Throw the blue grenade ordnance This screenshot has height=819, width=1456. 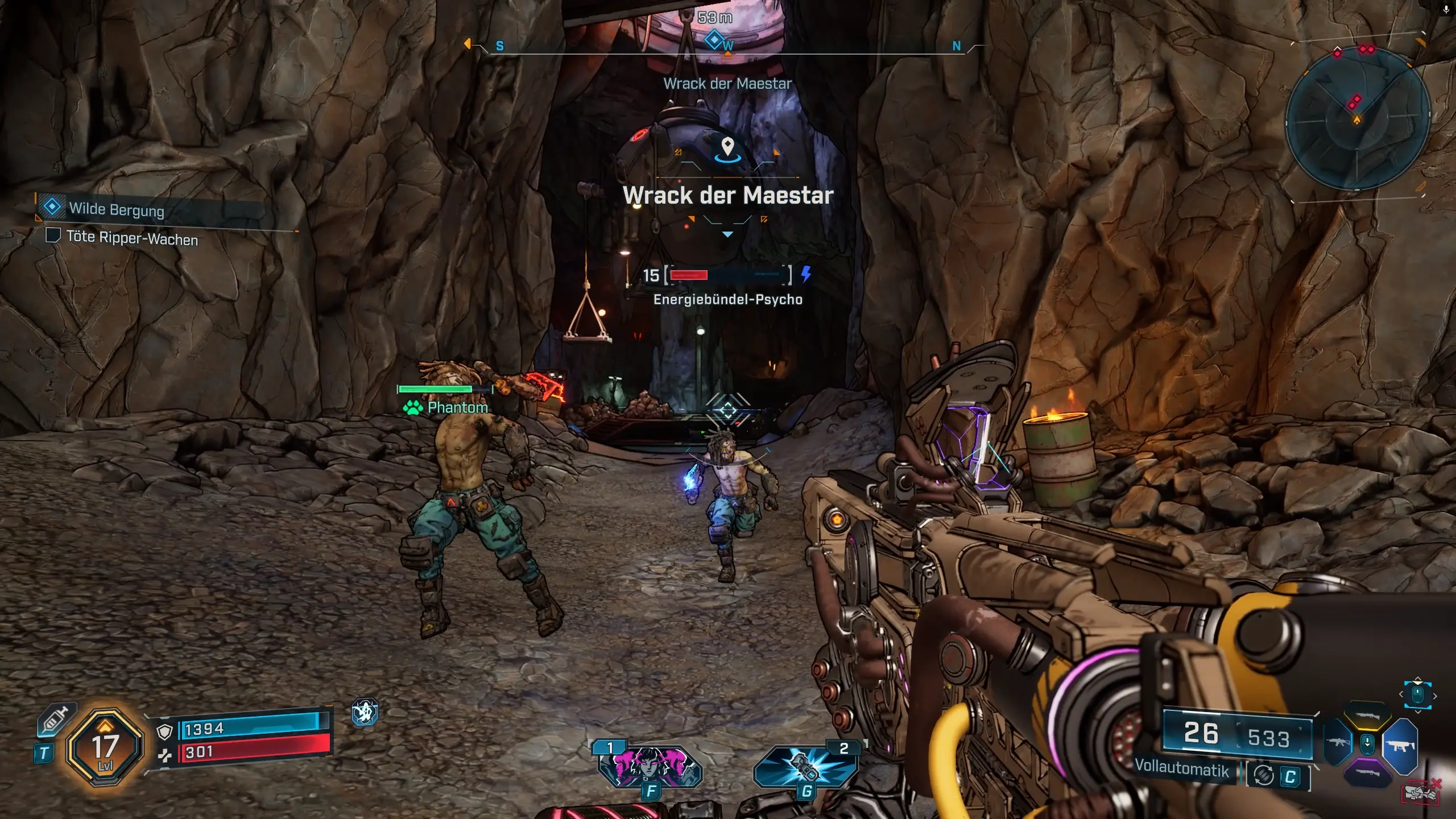tap(804, 766)
